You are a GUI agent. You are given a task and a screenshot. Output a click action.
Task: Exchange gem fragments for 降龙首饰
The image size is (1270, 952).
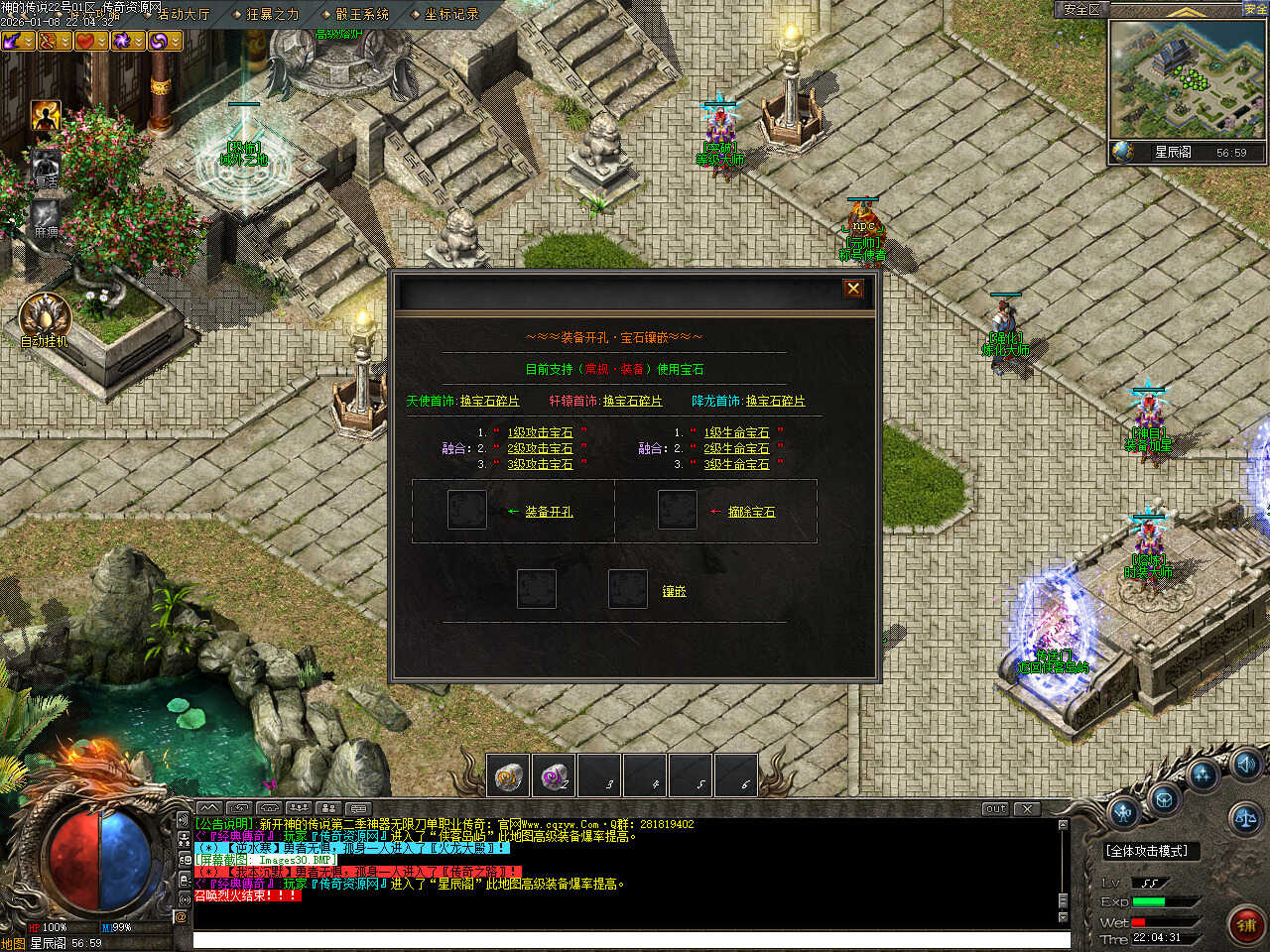[x=775, y=402]
